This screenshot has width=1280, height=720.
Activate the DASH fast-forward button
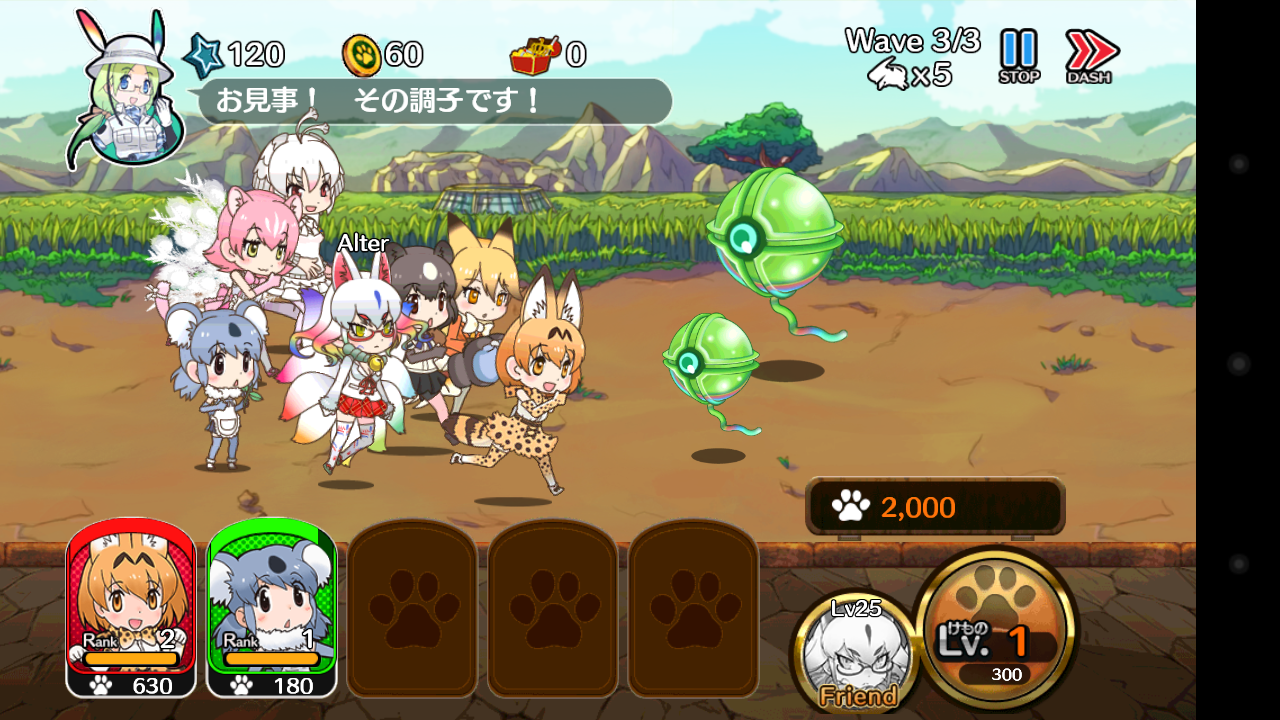[1089, 56]
